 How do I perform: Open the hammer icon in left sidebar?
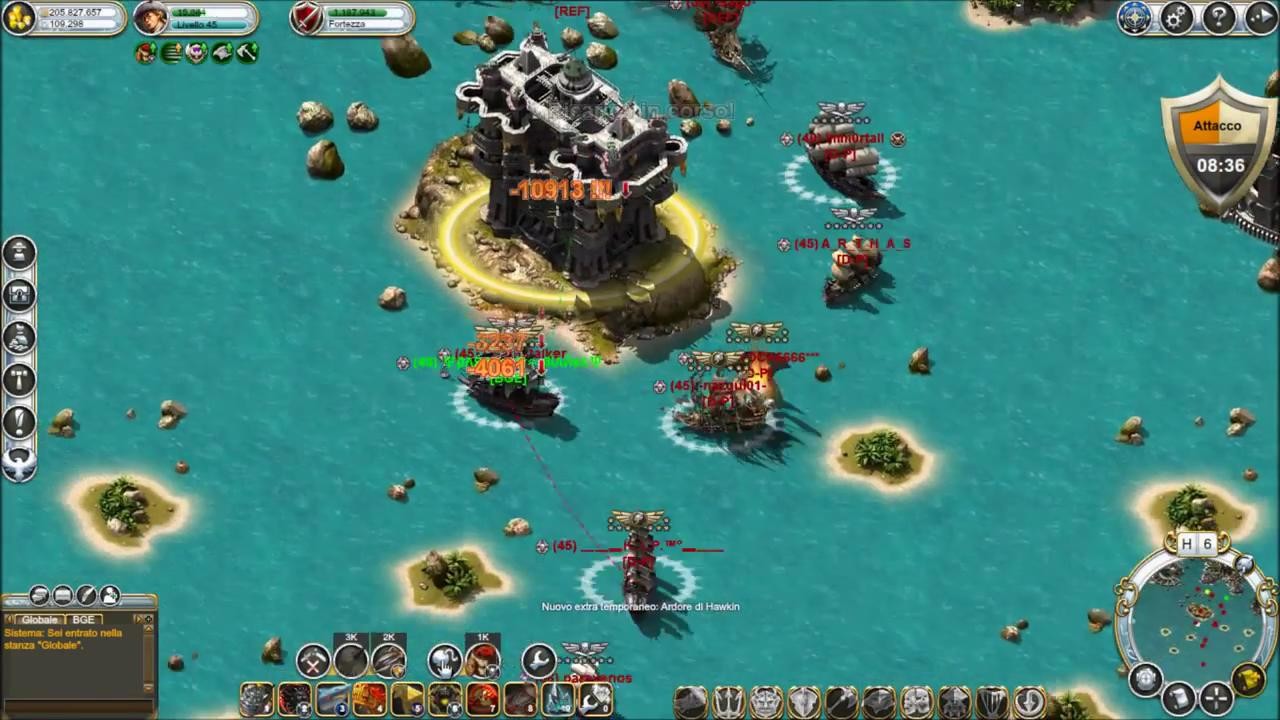pos(19,379)
